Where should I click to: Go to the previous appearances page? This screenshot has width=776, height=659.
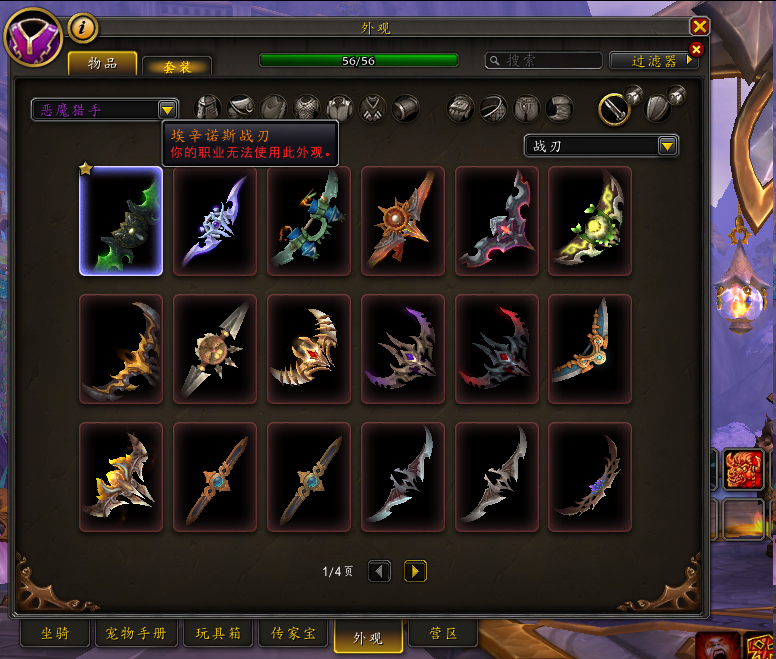pyautogui.click(x=379, y=571)
